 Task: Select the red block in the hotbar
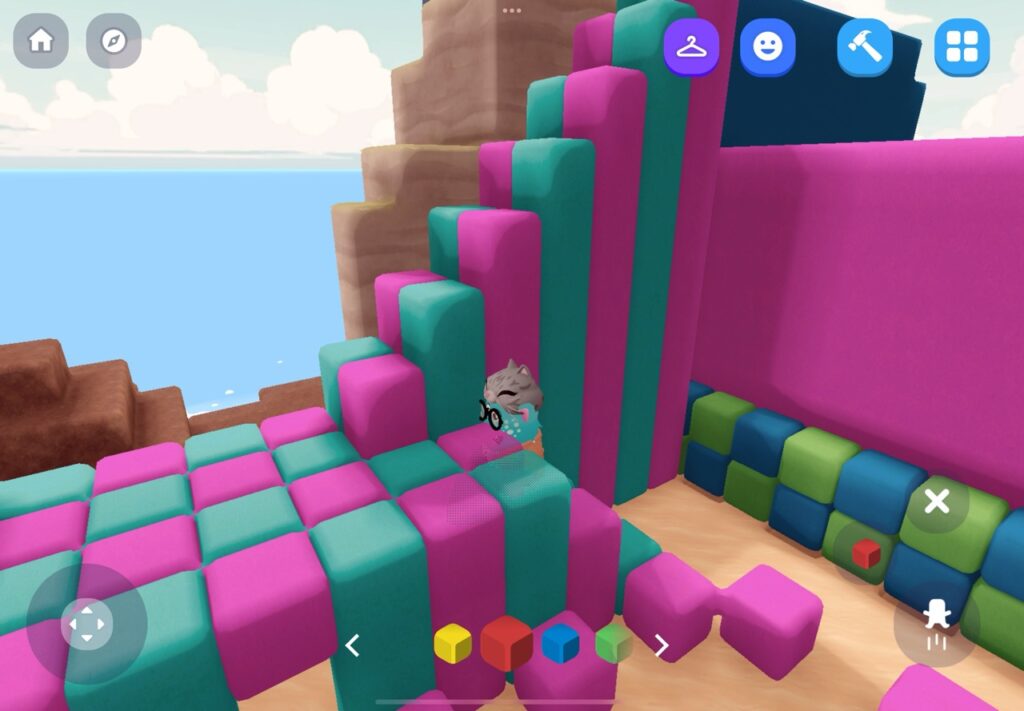pyautogui.click(x=506, y=643)
